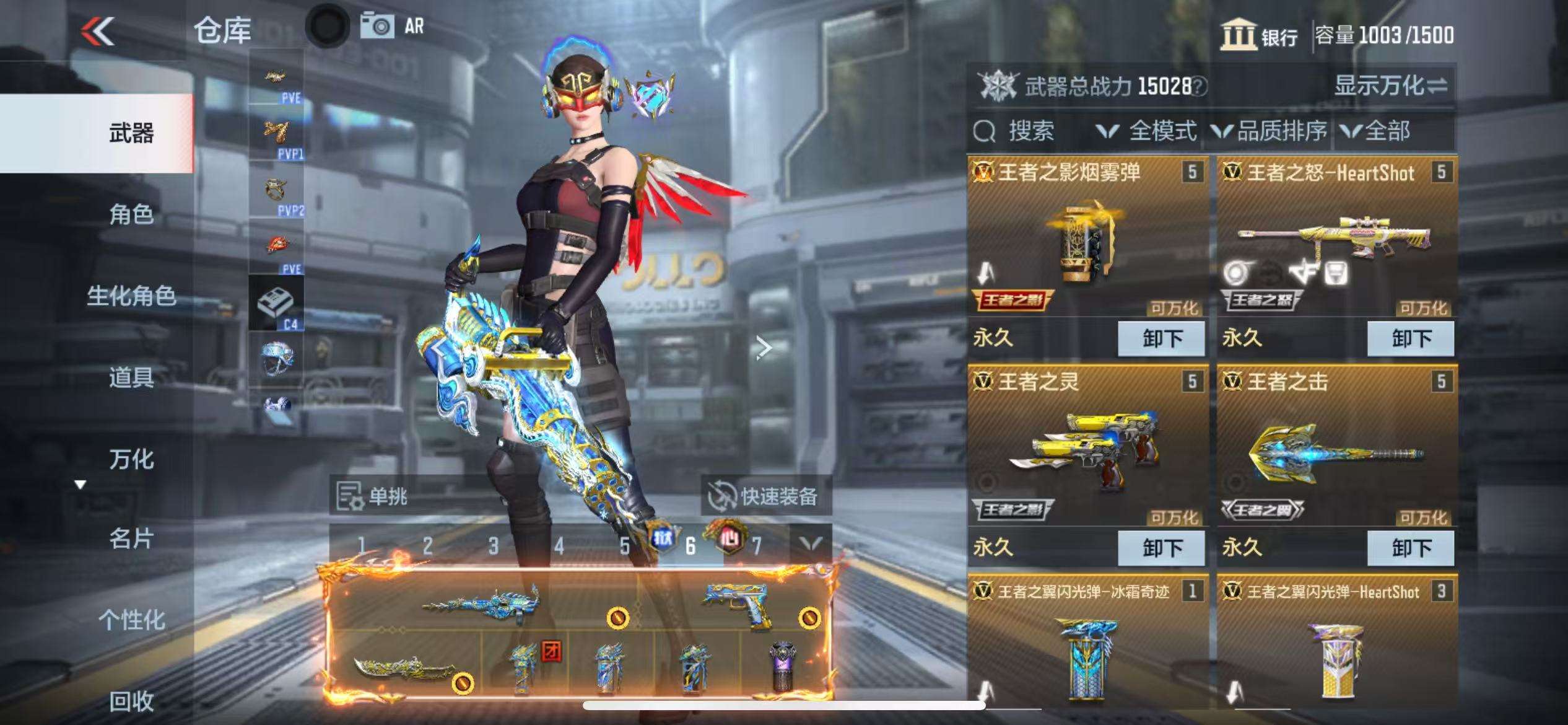Unequip the 王者之怒-HeartShot sniper rifle
This screenshot has width=1568, height=725.
(1411, 338)
